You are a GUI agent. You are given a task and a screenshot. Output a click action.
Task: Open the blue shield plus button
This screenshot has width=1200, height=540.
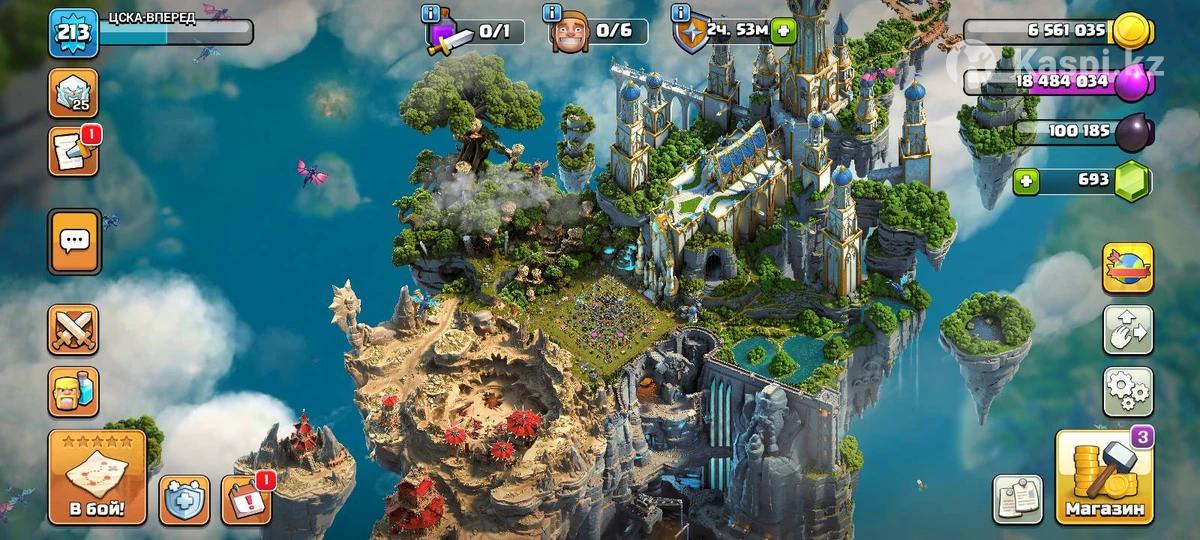pos(185,499)
